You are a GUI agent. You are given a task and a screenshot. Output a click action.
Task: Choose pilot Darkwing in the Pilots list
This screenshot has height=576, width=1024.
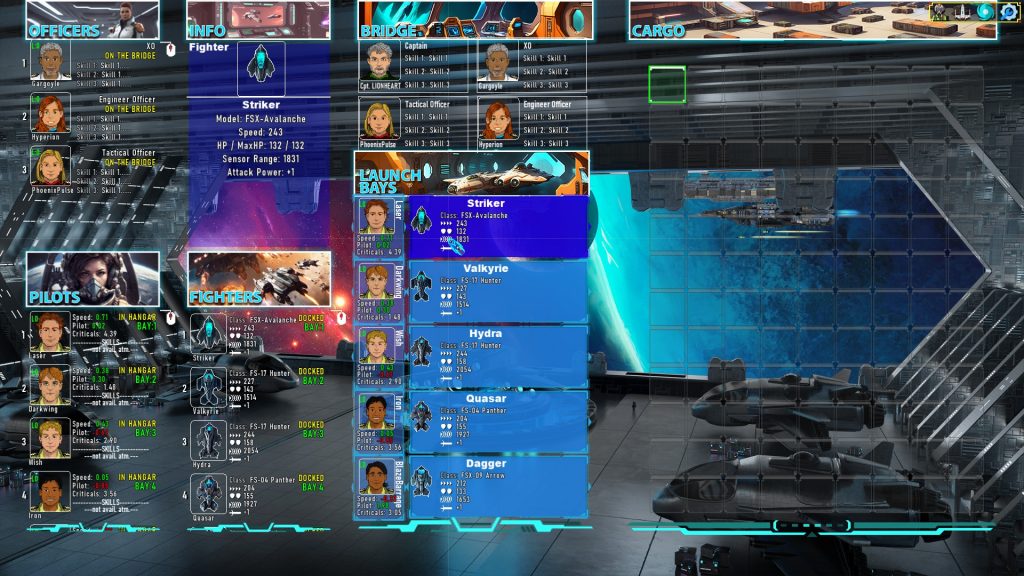(x=49, y=385)
